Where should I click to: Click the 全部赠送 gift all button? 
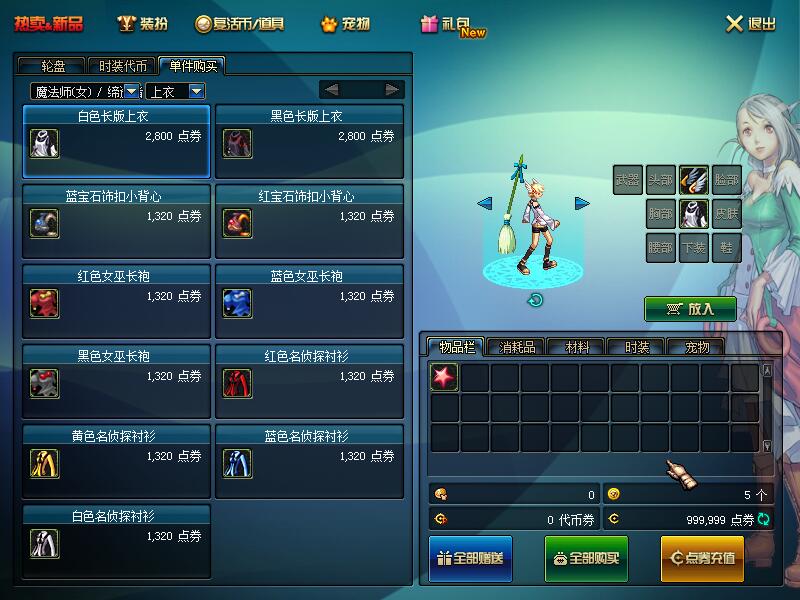[470, 558]
